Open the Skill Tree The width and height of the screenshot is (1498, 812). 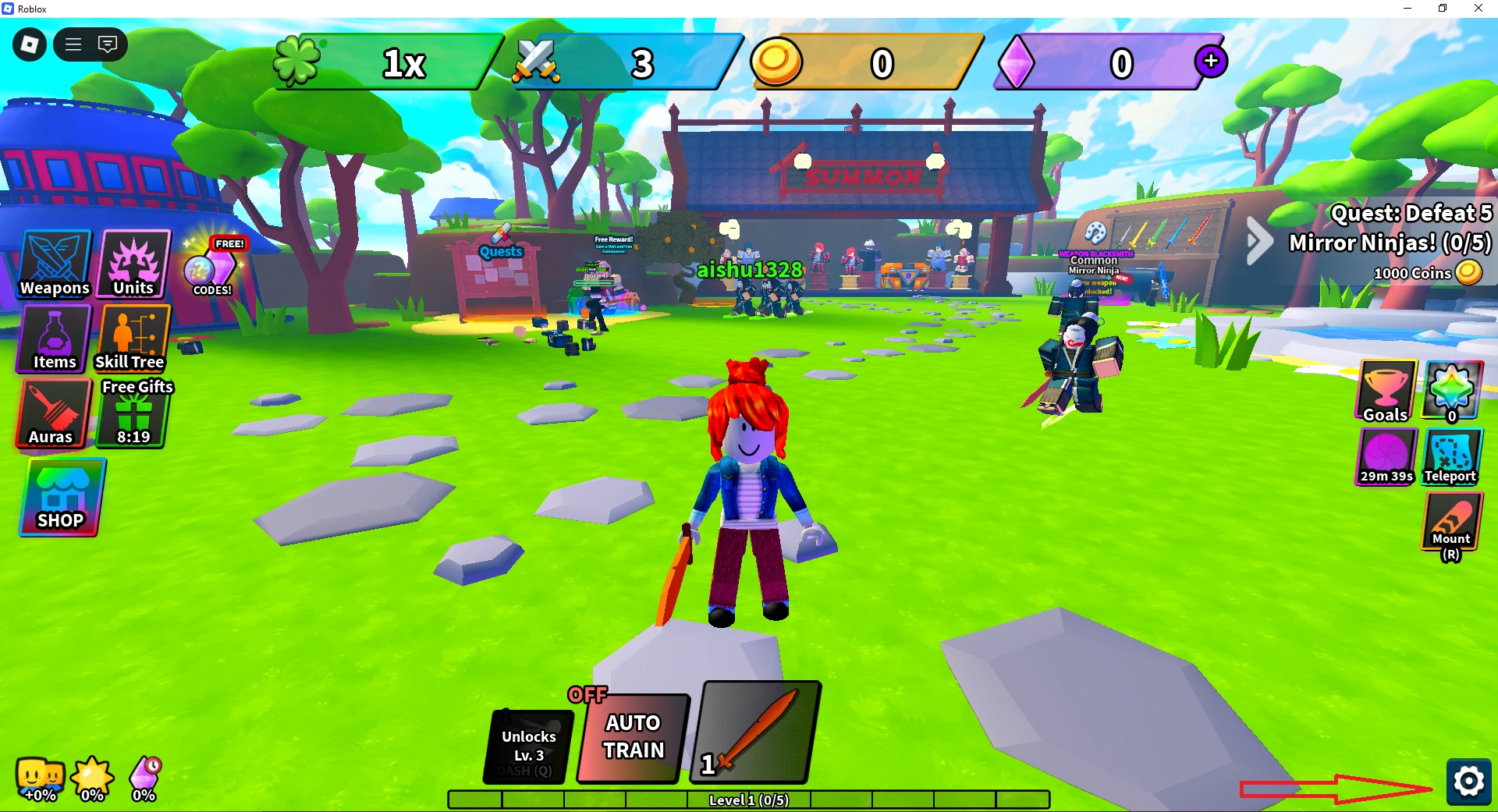tap(132, 339)
